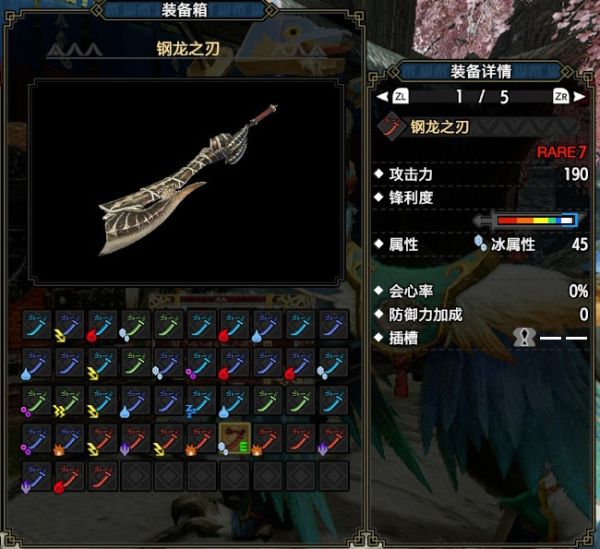Select the red weapon with red droplet icon
The height and width of the screenshot is (549, 600).
point(70,476)
